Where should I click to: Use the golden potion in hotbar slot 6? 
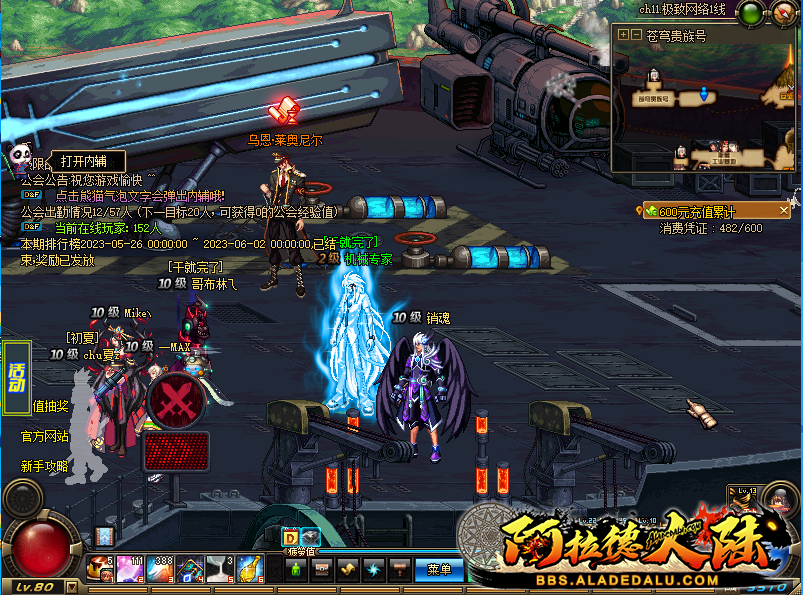[x=250, y=569]
